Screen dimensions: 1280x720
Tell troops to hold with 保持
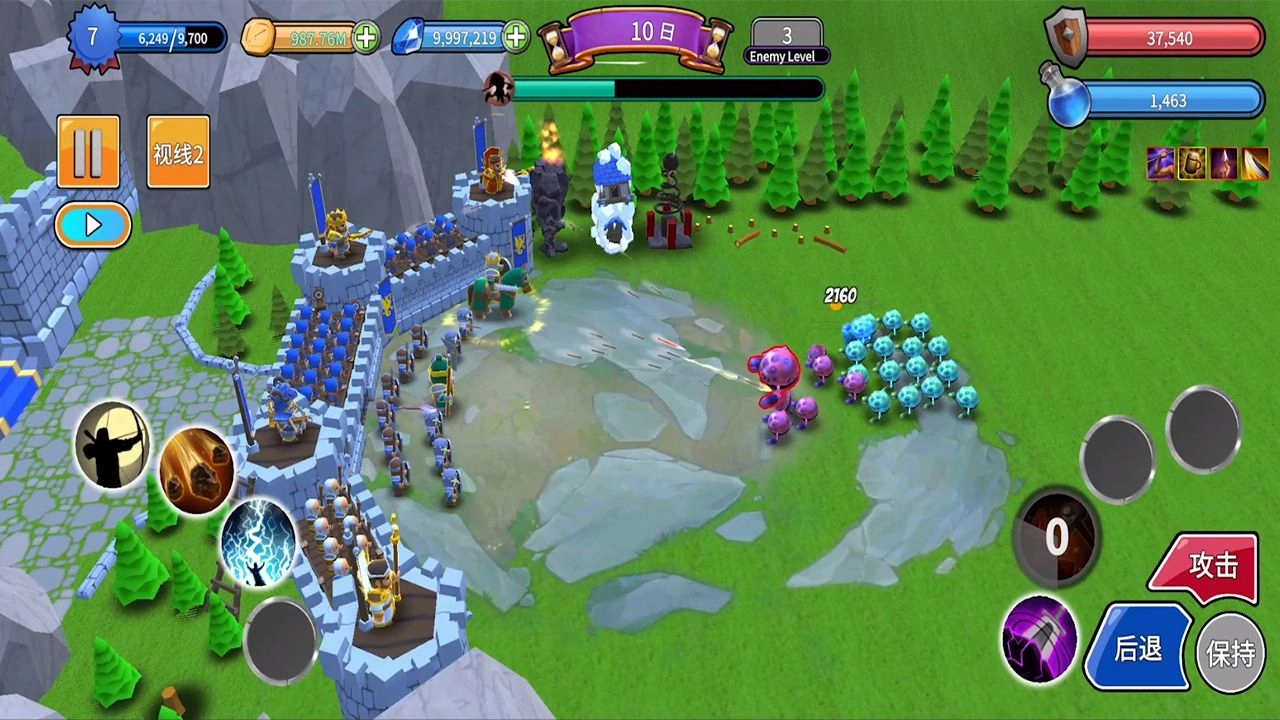1230,654
